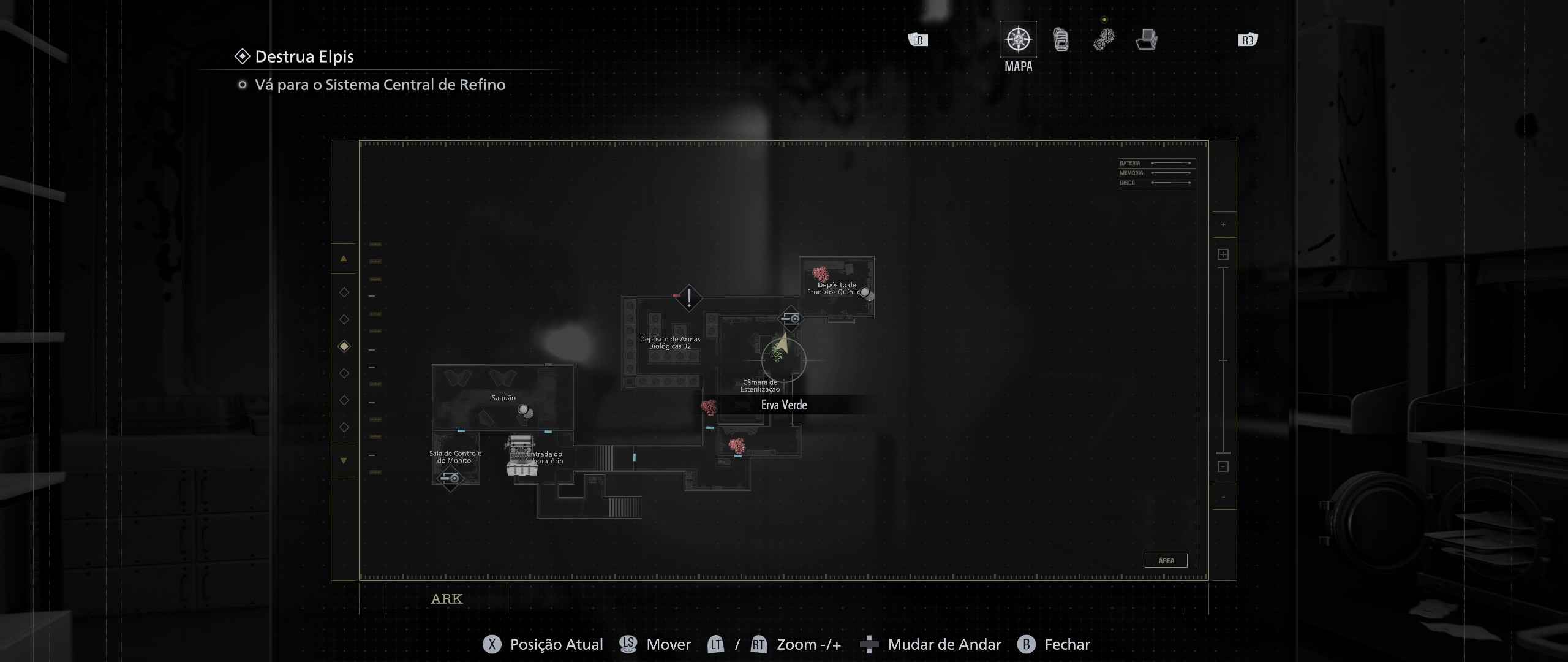Screen dimensions: 1568x662
Task: Select the Depósito de Armas Biológicas 02 room
Action: [x=669, y=343]
